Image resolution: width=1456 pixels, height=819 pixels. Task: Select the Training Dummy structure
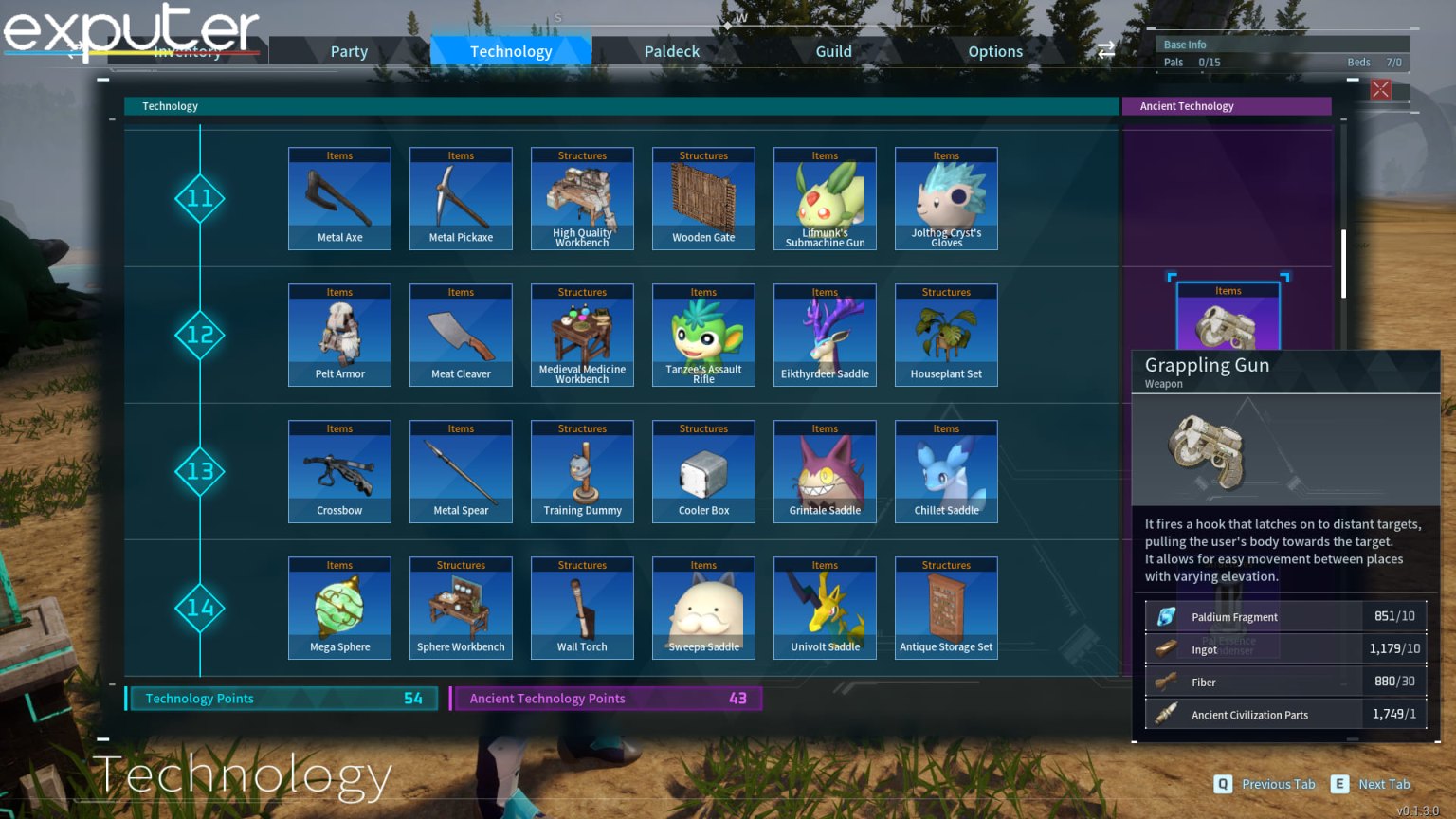(x=582, y=471)
